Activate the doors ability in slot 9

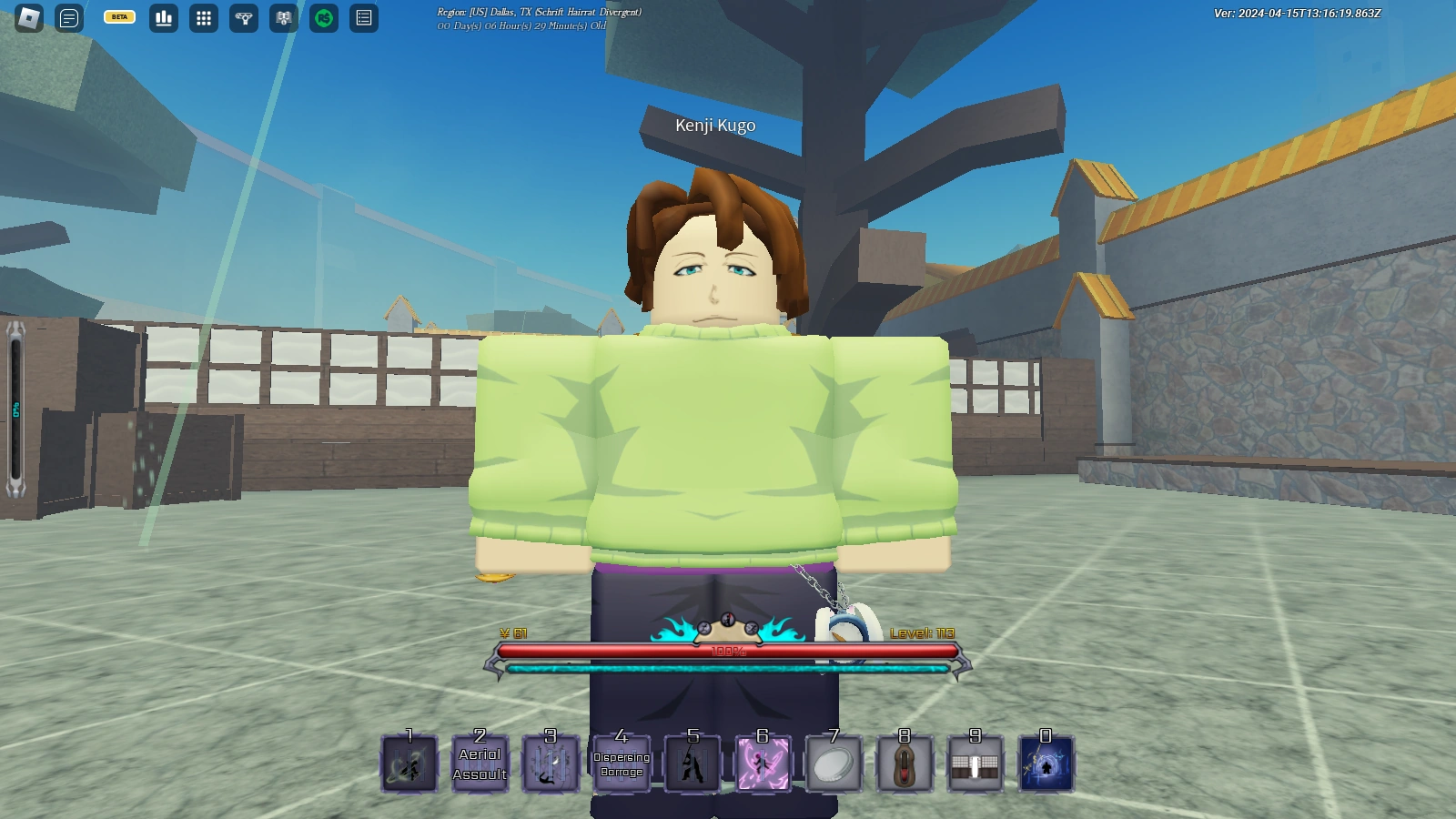pos(976,763)
